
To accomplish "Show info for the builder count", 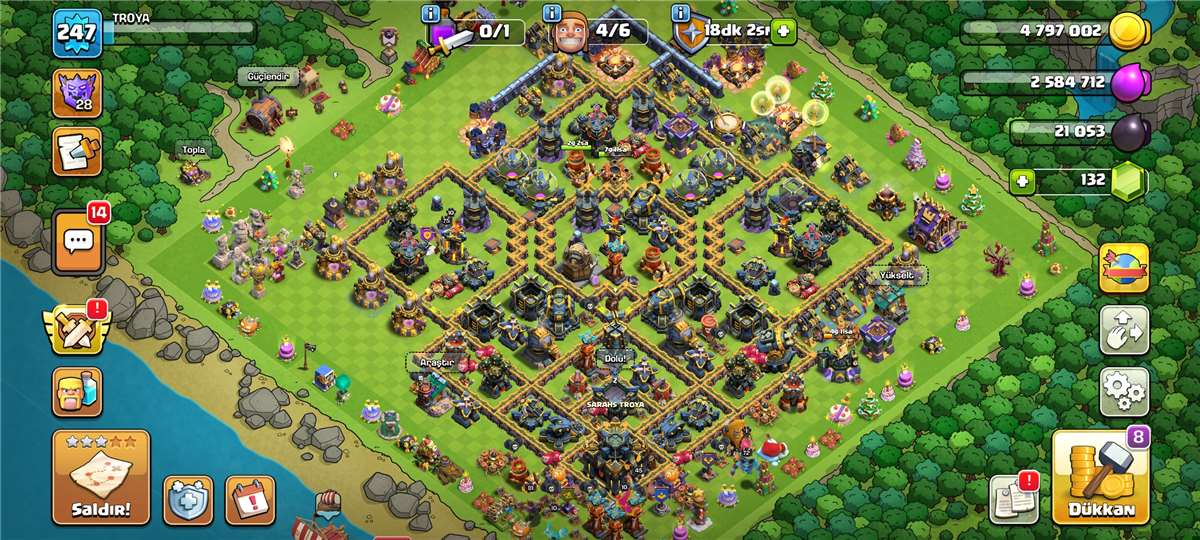I will (551, 13).
